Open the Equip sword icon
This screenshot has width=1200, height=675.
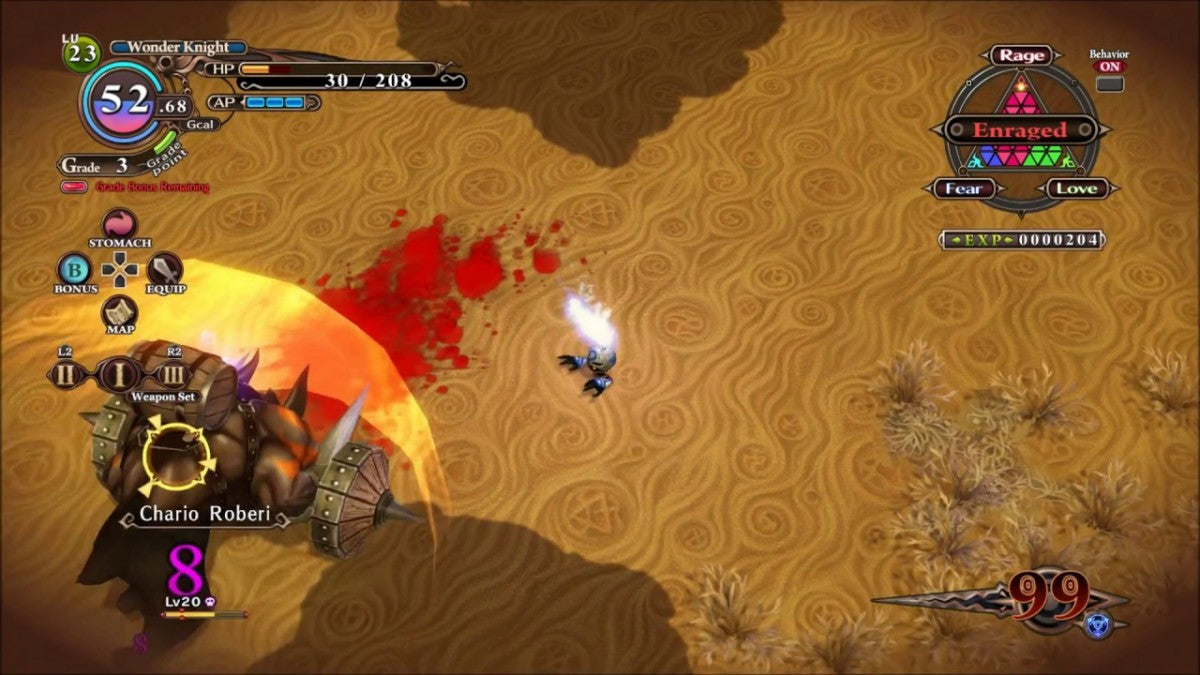[x=165, y=268]
